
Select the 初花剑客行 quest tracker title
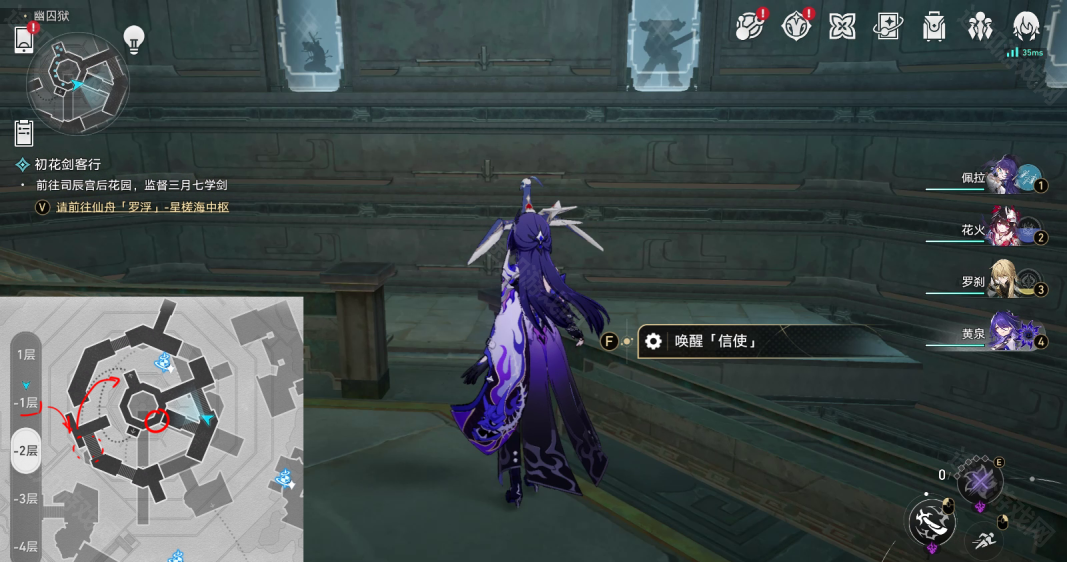click(x=67, y=164)
